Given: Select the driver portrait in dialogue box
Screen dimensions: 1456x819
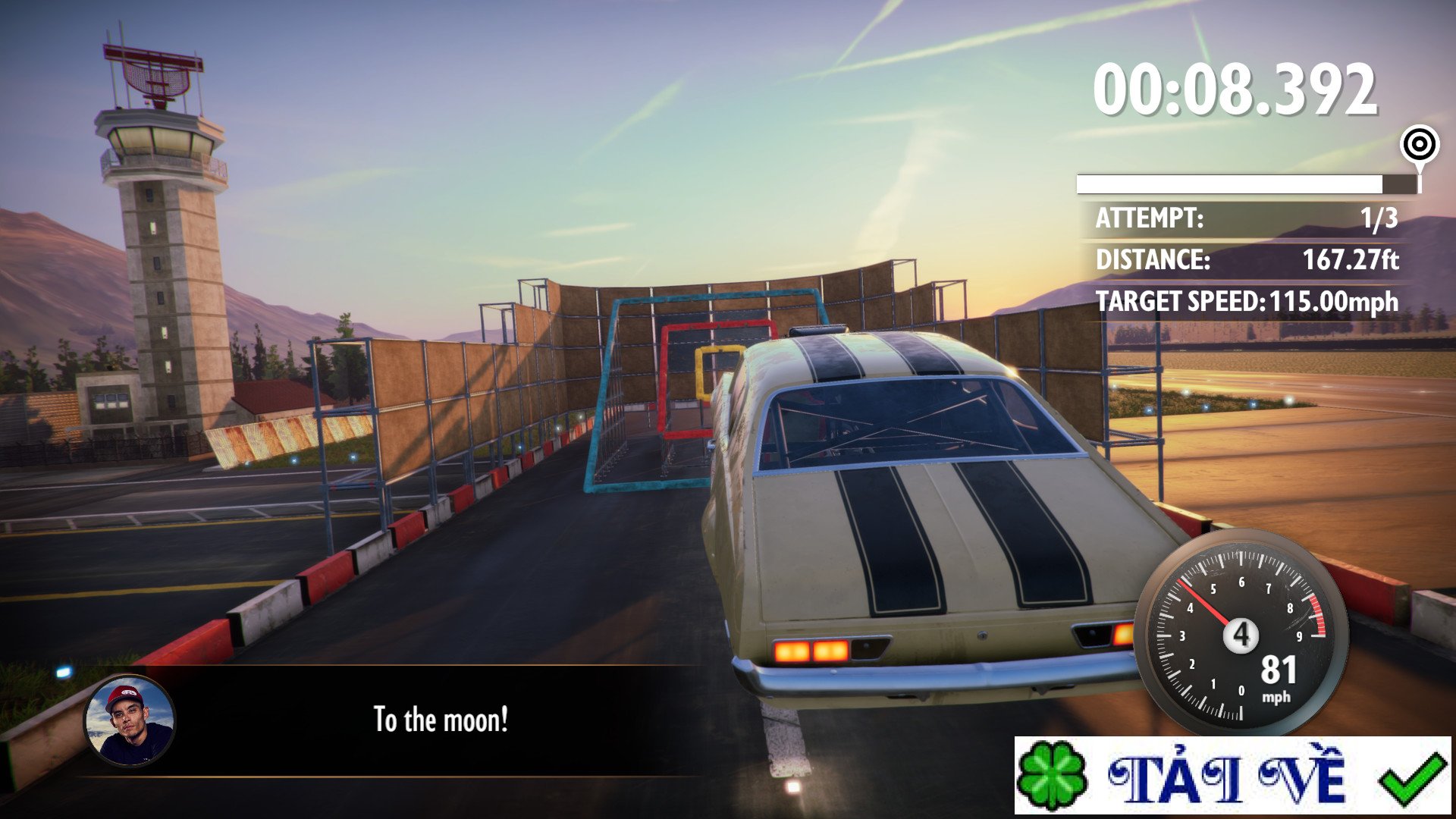Looking at the screenshot, I should point(130,720).
